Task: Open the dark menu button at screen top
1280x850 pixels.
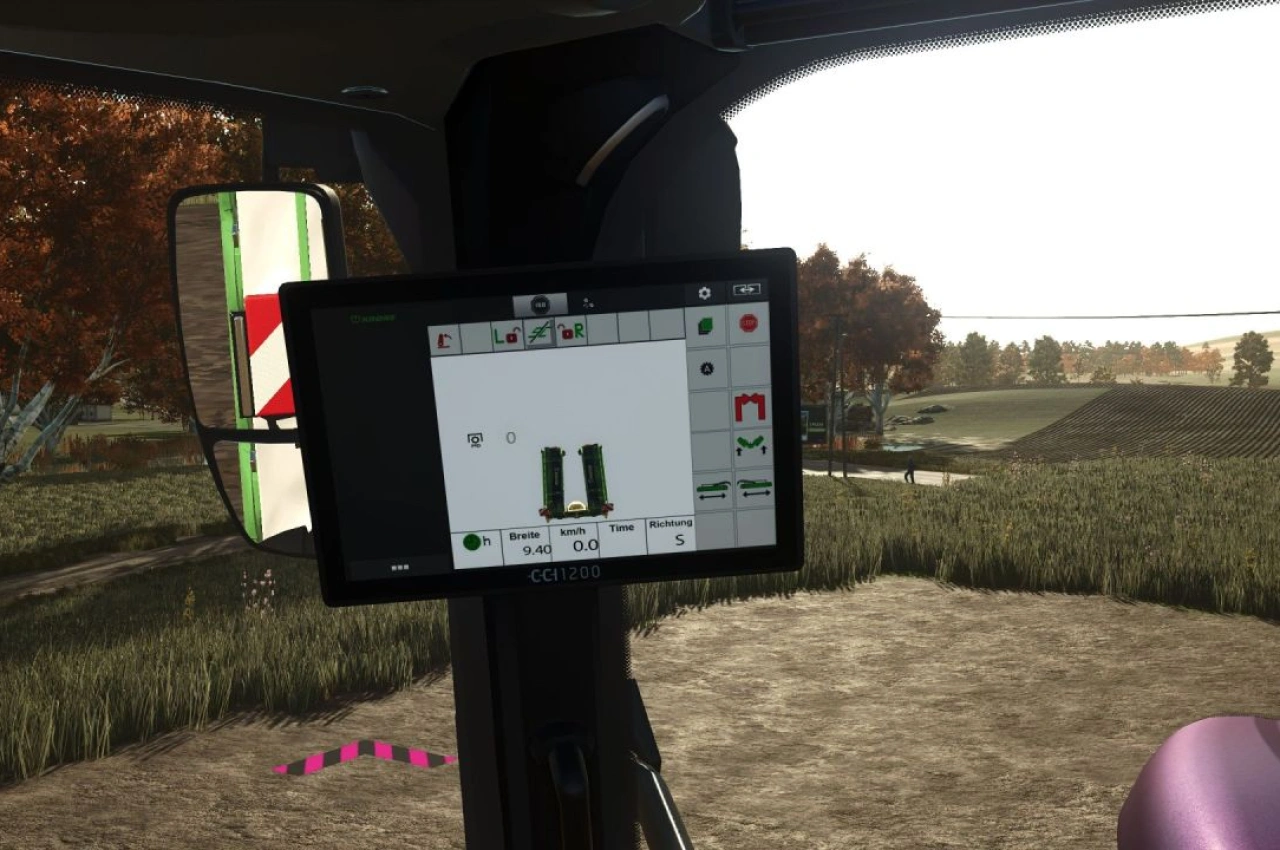Action: click(x=540, y=303)
